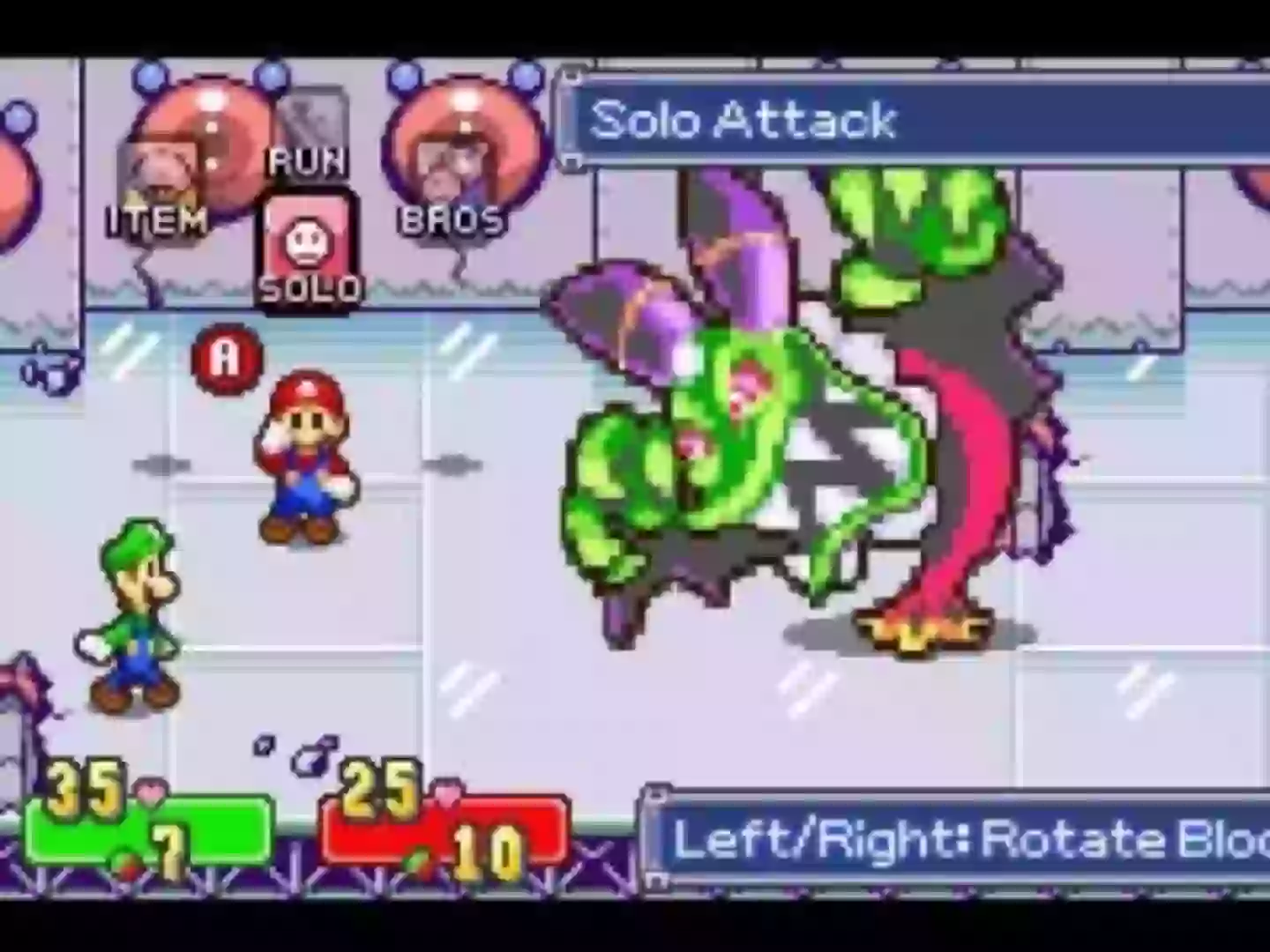Click the Mario-and-Luigi portrait in the BROS balloon
The image size is (1270, 952).
click(x=459, y=163)
